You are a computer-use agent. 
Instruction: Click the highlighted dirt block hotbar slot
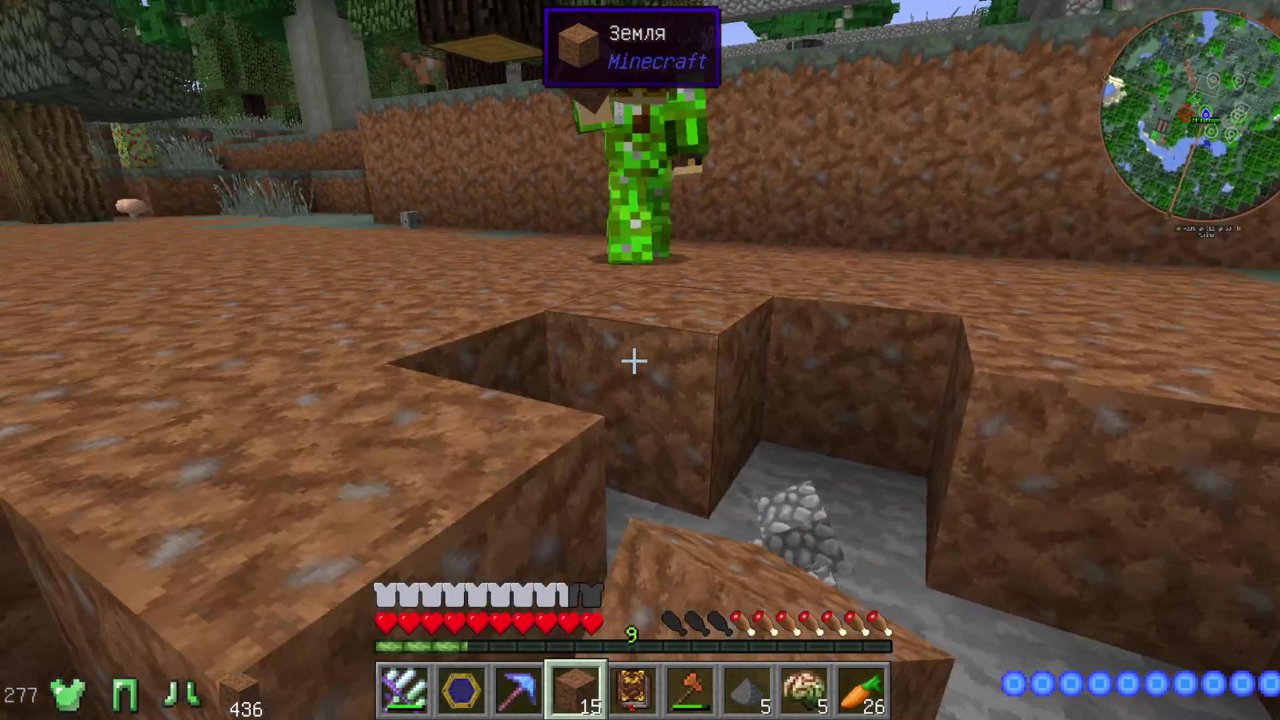tap(575, 686)
